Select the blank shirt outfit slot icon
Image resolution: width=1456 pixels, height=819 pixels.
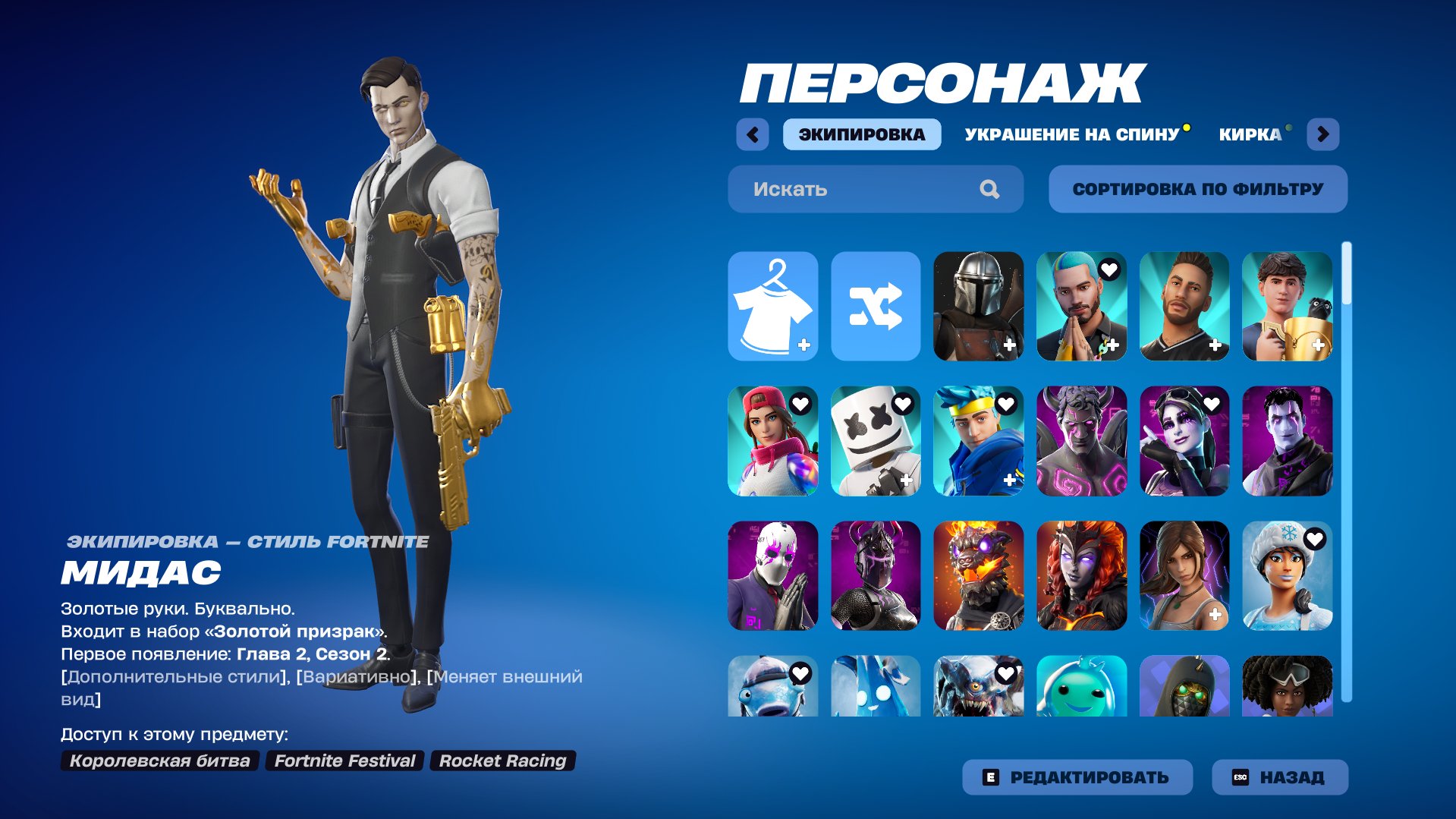pyautogui.click(x=772, y=306)
